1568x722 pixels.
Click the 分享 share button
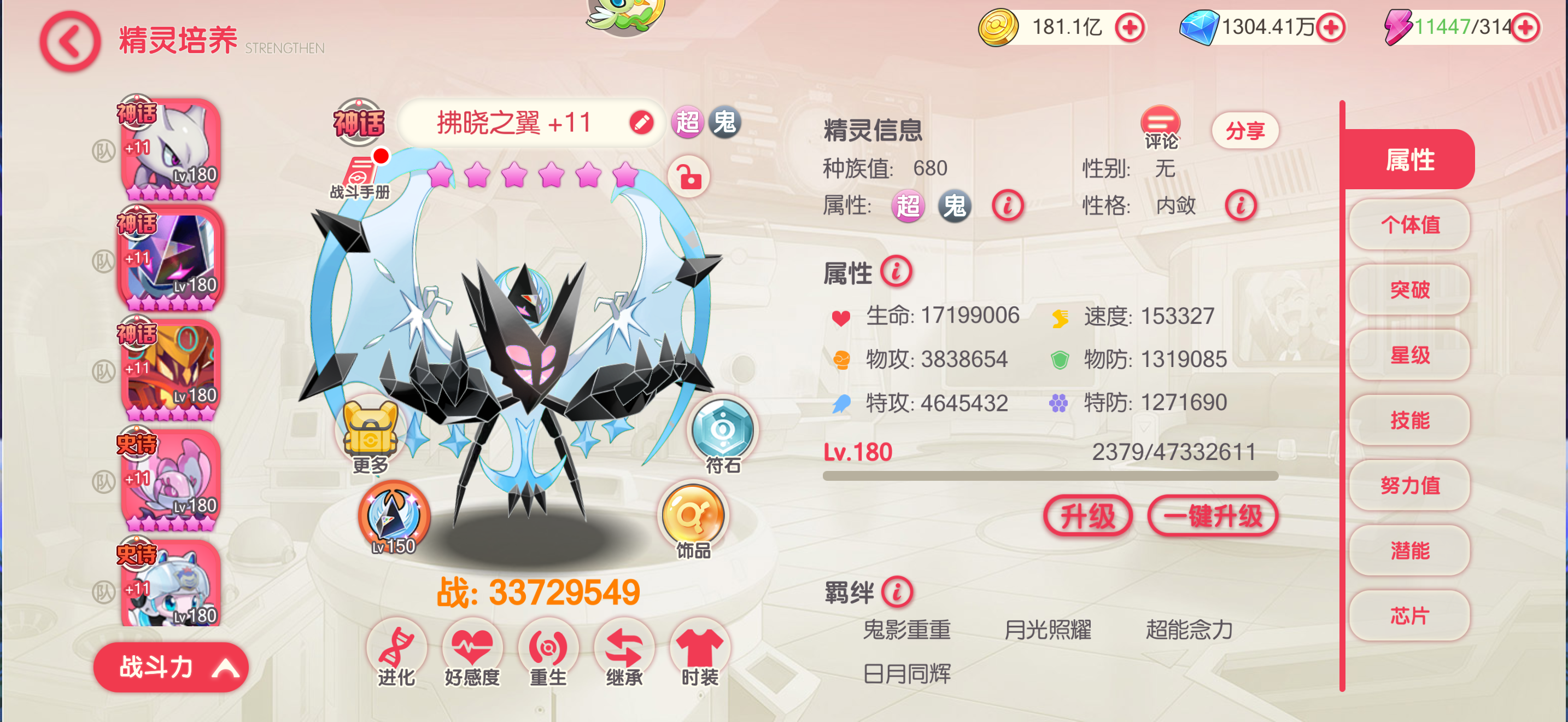click(x=1244, y=129)
